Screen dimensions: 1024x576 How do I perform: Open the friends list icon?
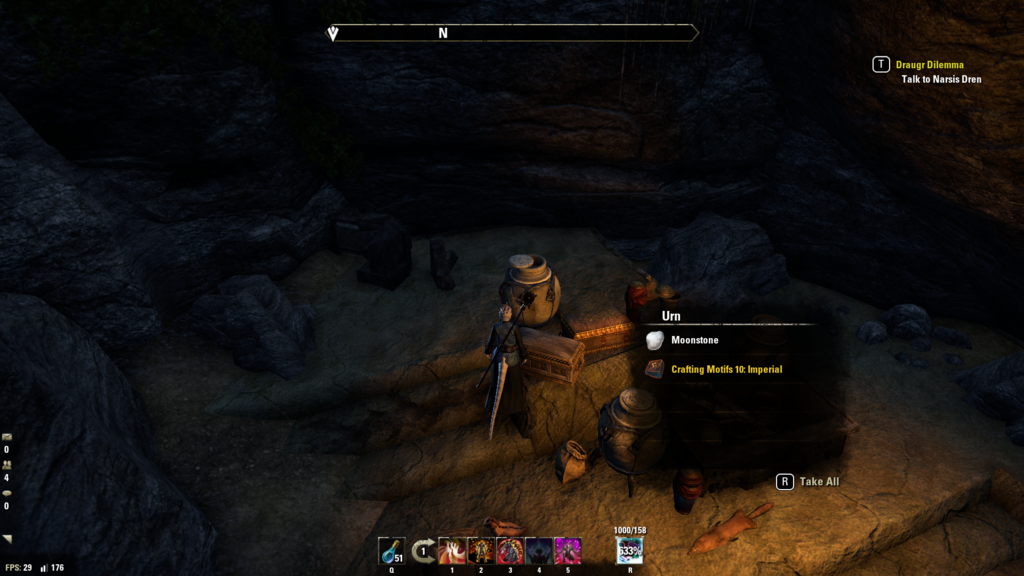[x=7, y=465]
